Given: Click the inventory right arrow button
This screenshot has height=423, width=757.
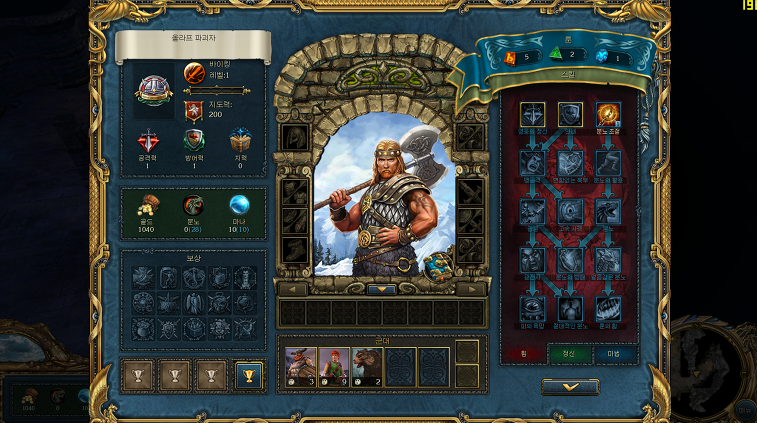Looking at the screenshot, I should [x=470, y=289].
